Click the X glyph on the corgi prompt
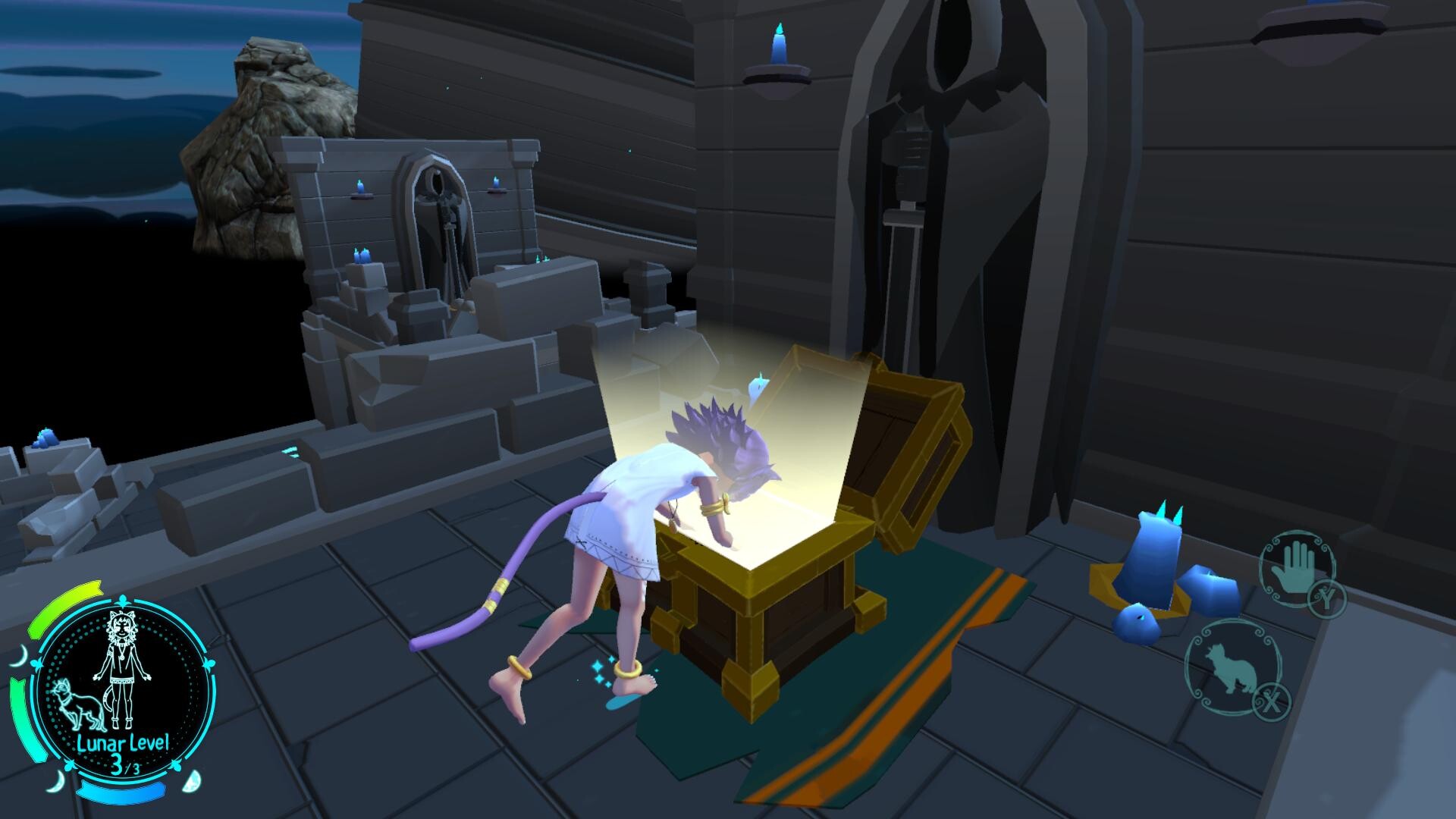1456x819 pixels. click(1271, 701)
